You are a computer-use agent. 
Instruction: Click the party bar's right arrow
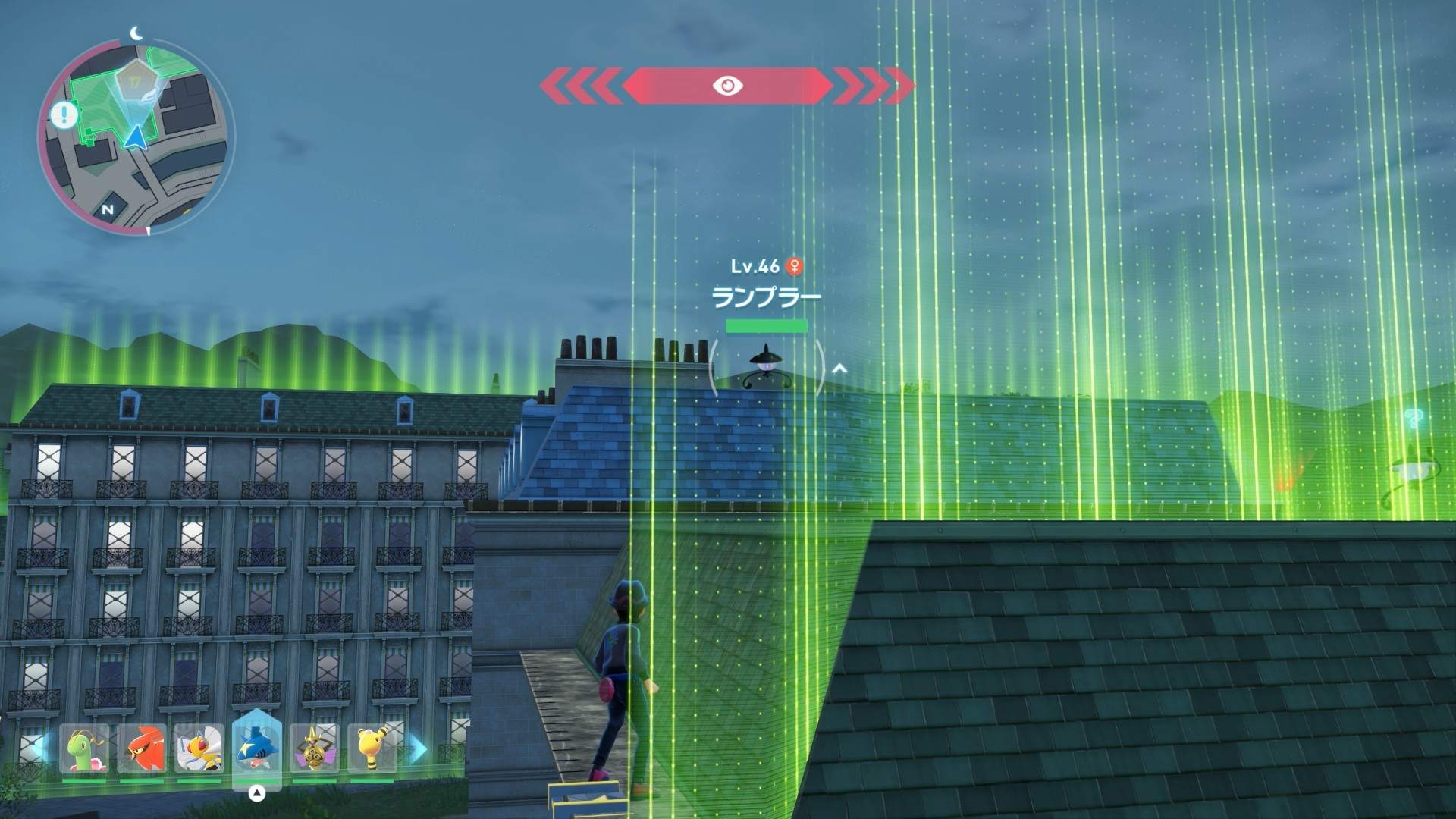[x=419, y=749]
